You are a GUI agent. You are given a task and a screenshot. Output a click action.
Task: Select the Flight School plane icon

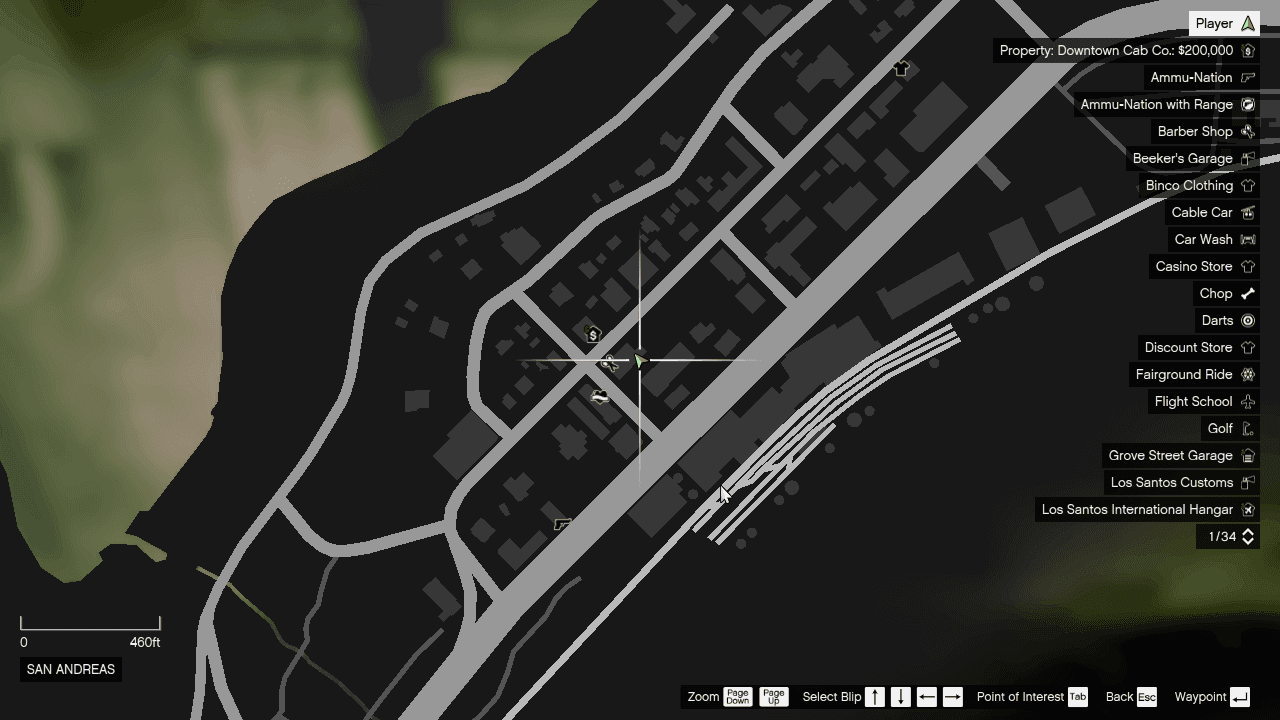click(x=1247, y=401)
